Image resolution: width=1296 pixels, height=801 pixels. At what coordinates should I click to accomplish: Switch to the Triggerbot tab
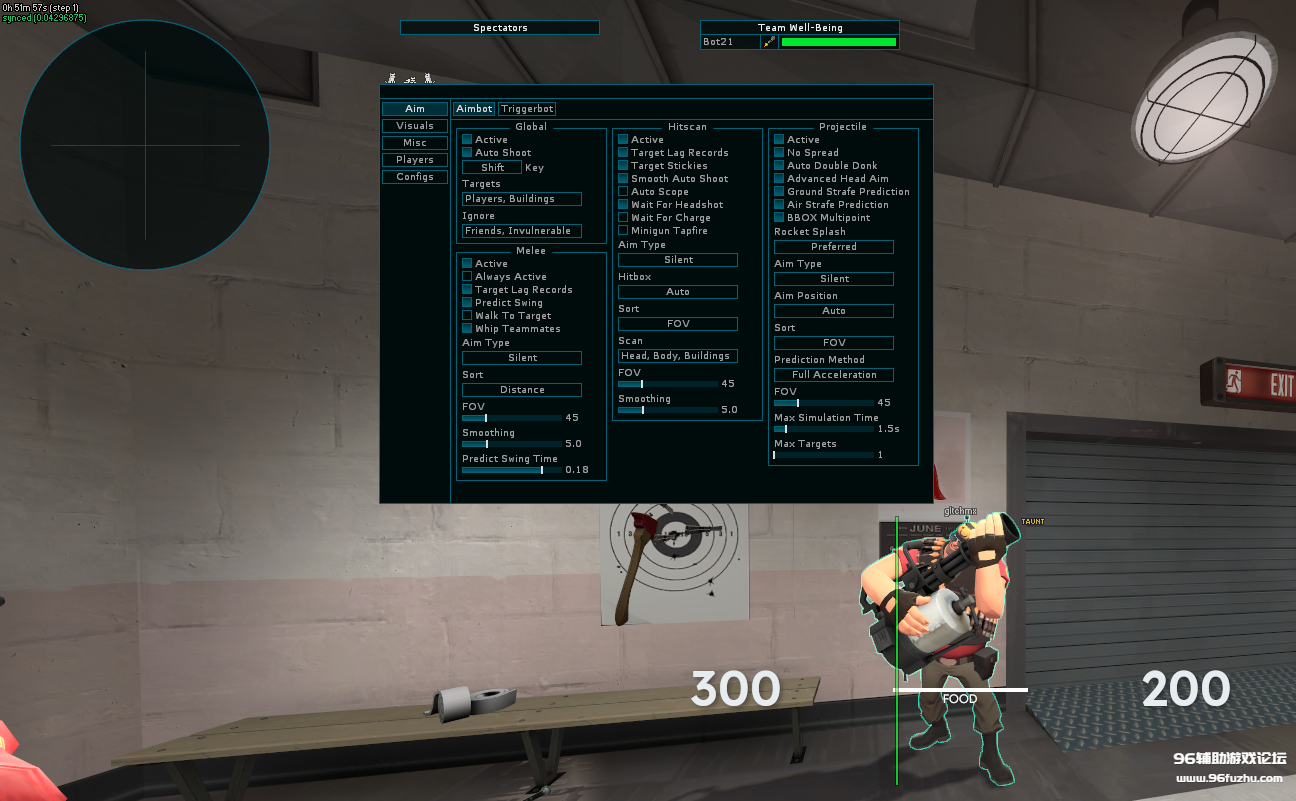[527, 109]
